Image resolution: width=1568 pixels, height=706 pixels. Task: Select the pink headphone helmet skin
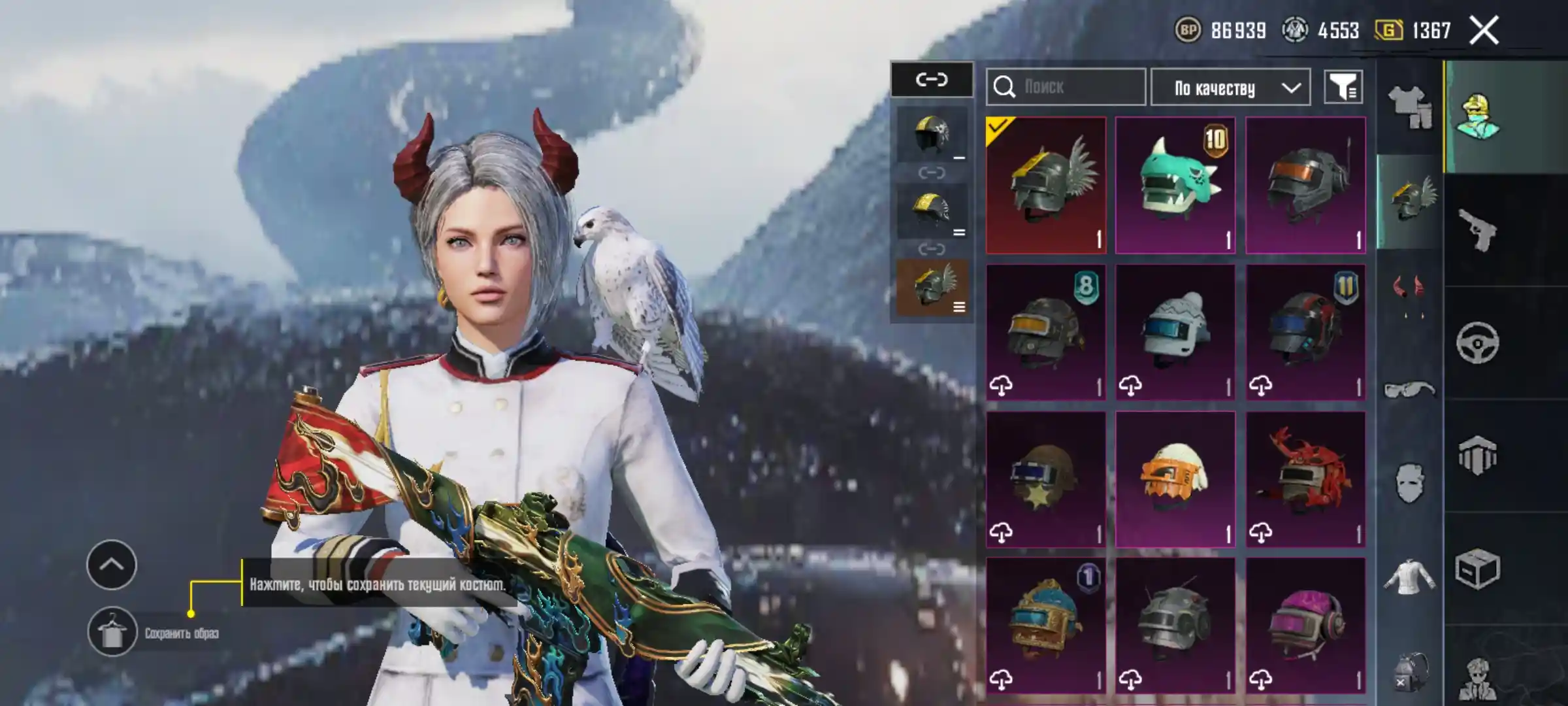pos(1305,626)
